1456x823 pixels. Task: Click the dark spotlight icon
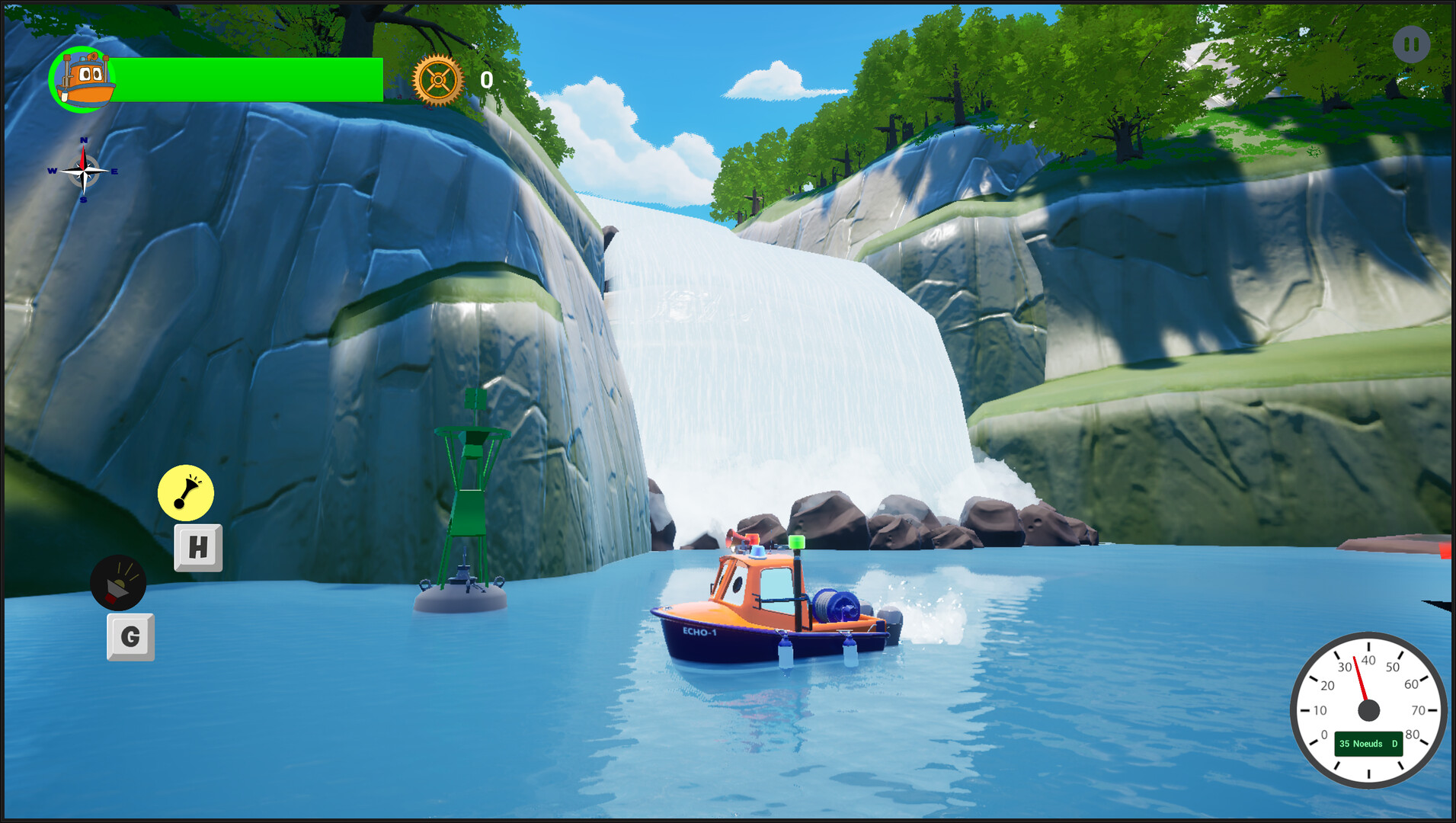tap(120, 584)
